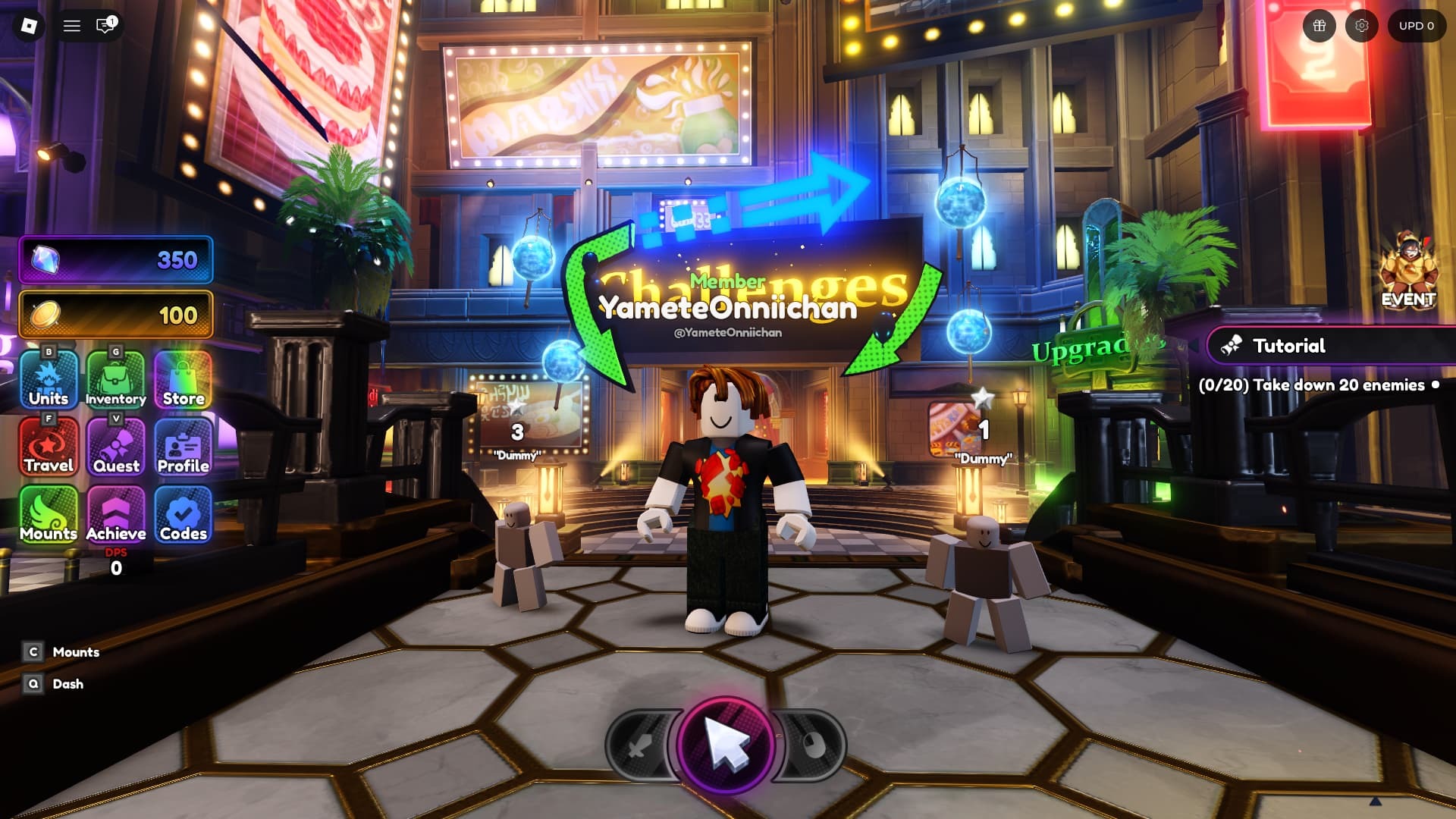Visit the Store
Image resolution: width=1456 pixels, height=819 pixels.
point(184,379)
